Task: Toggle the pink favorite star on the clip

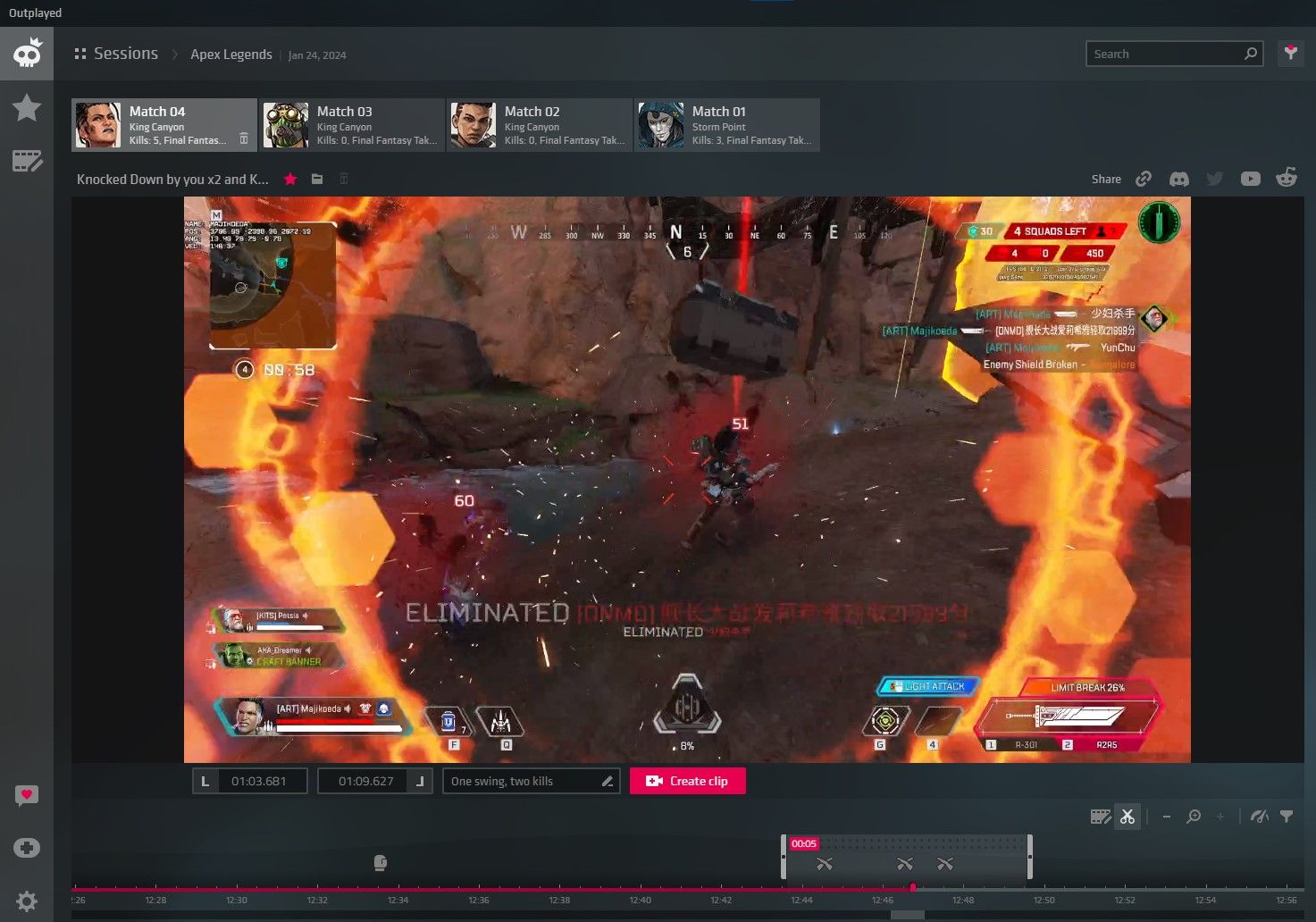Action: pos(289,179)
